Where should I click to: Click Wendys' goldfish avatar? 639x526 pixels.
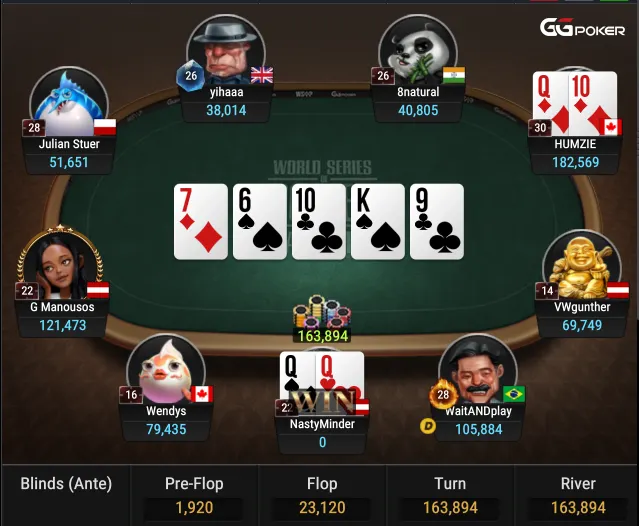[166, 369]
